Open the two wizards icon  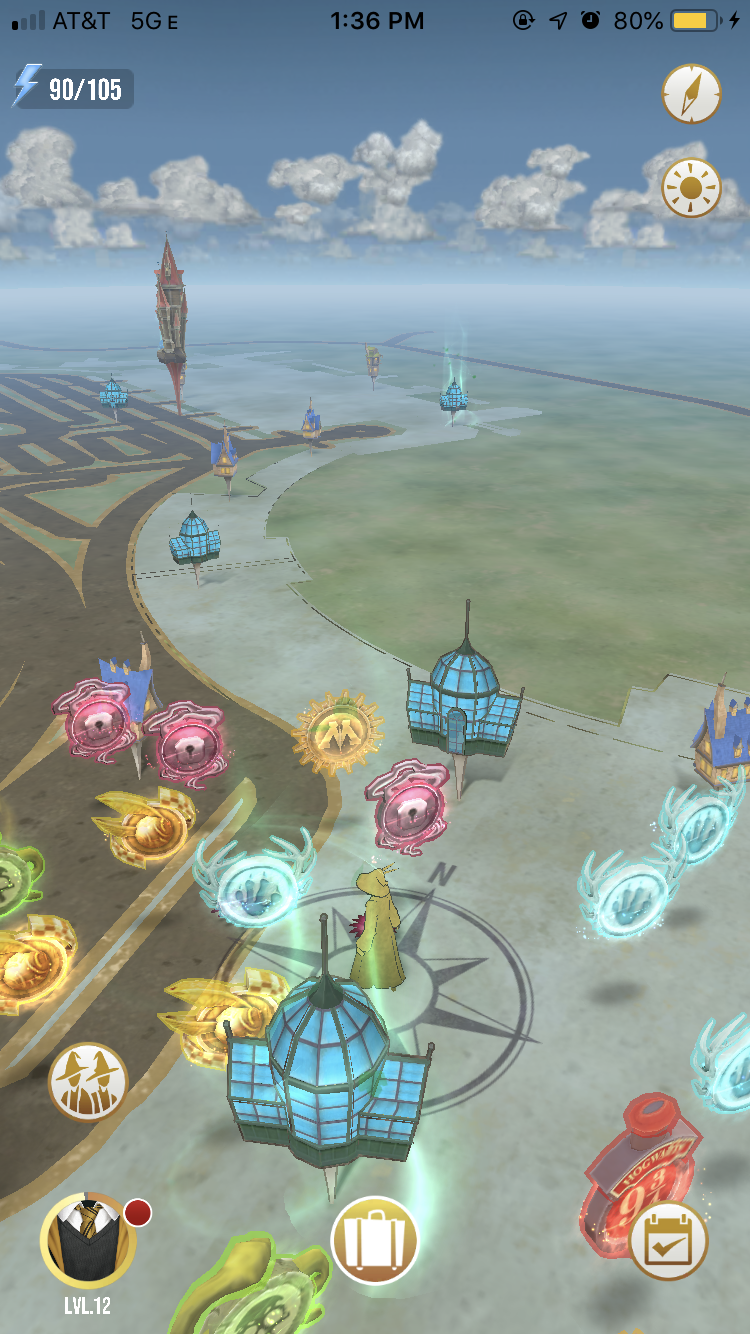[88, 1081]
